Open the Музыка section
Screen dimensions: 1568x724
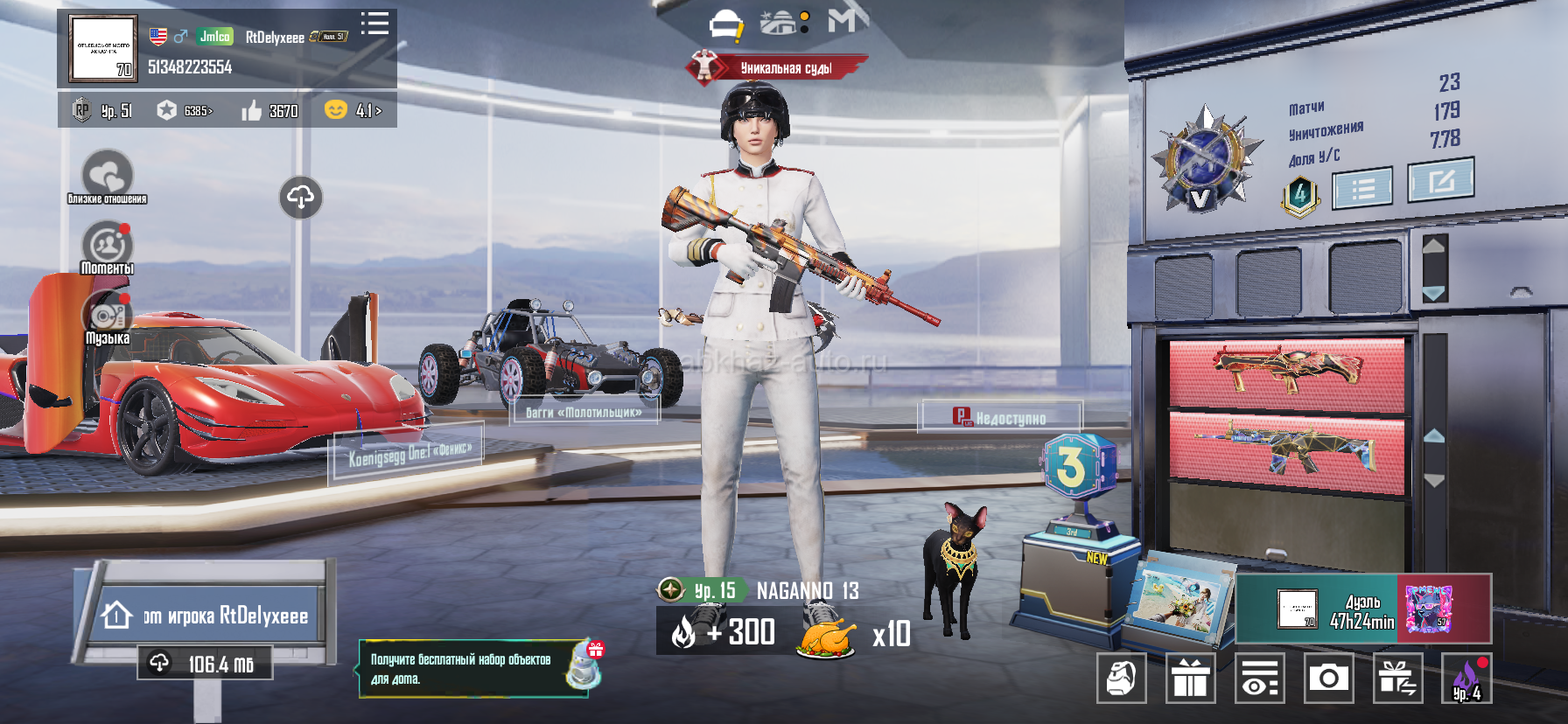[107, 317]
